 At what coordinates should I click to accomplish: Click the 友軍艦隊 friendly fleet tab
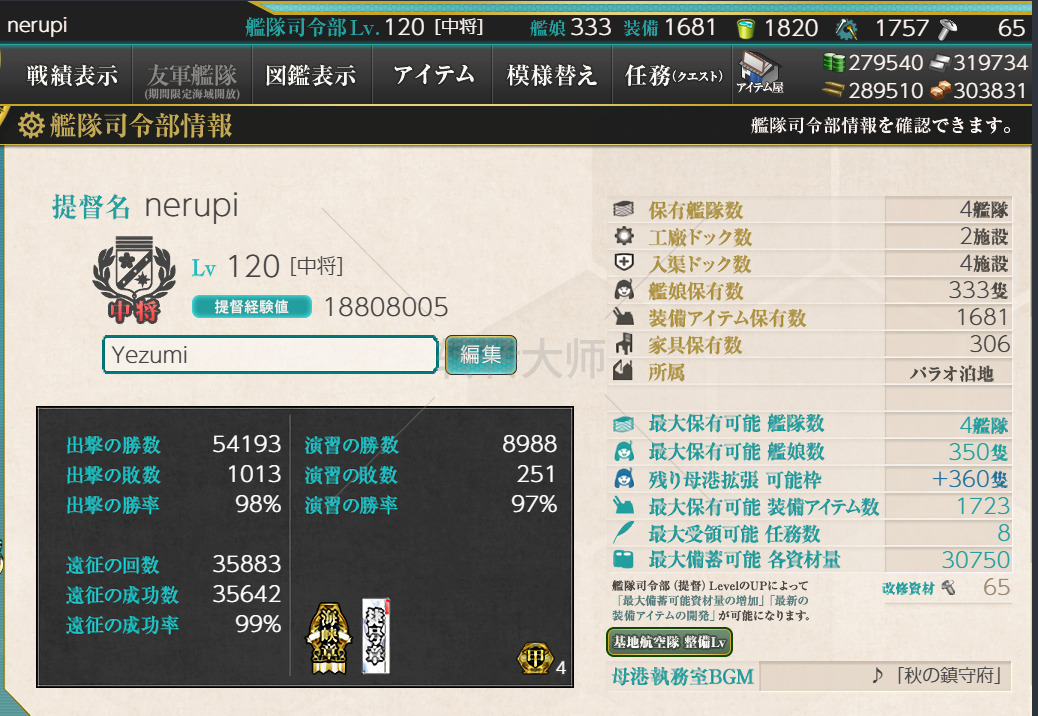coord(192,76)
